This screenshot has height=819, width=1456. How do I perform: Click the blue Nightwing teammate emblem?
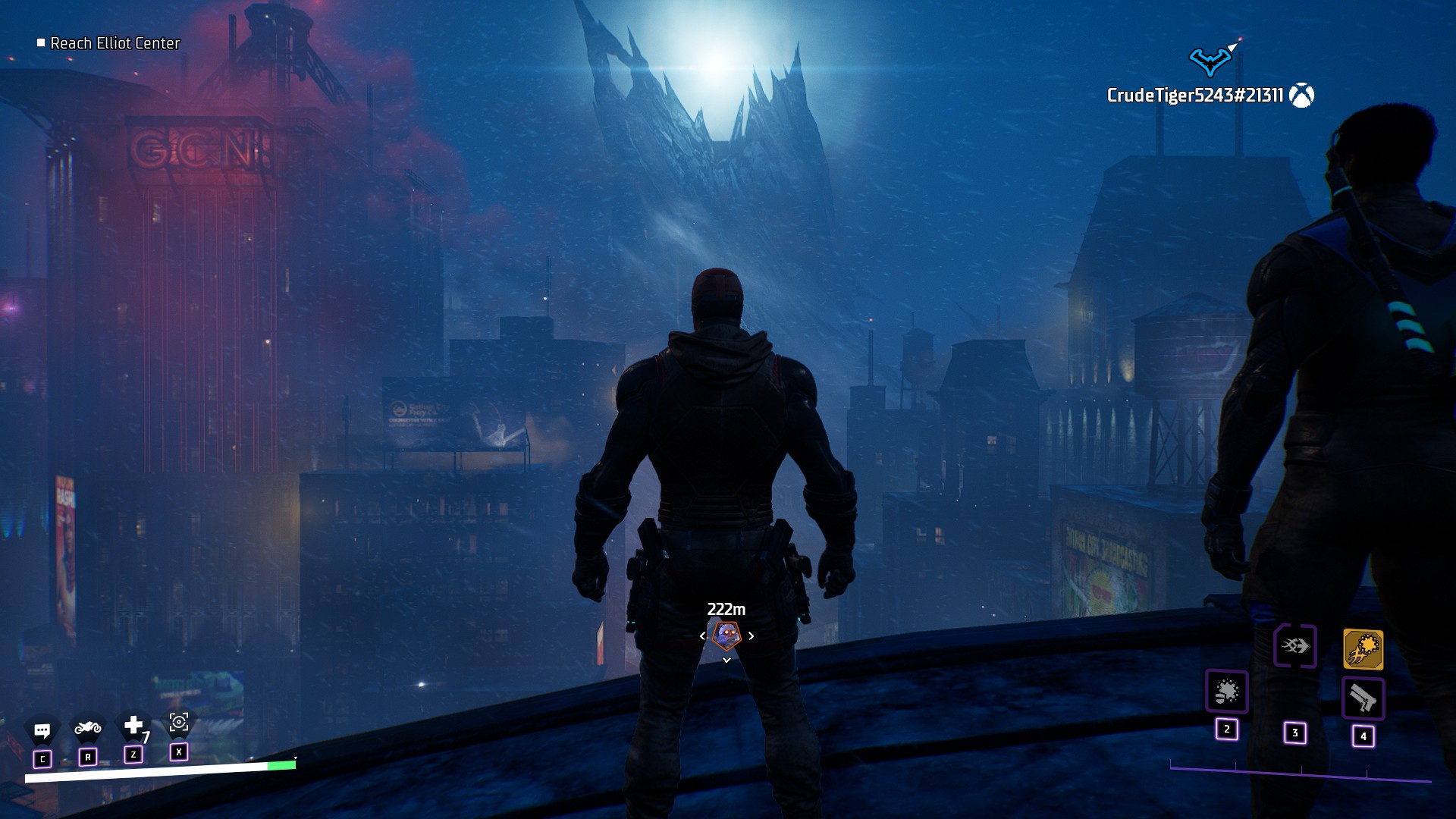tap(1209, 61)
